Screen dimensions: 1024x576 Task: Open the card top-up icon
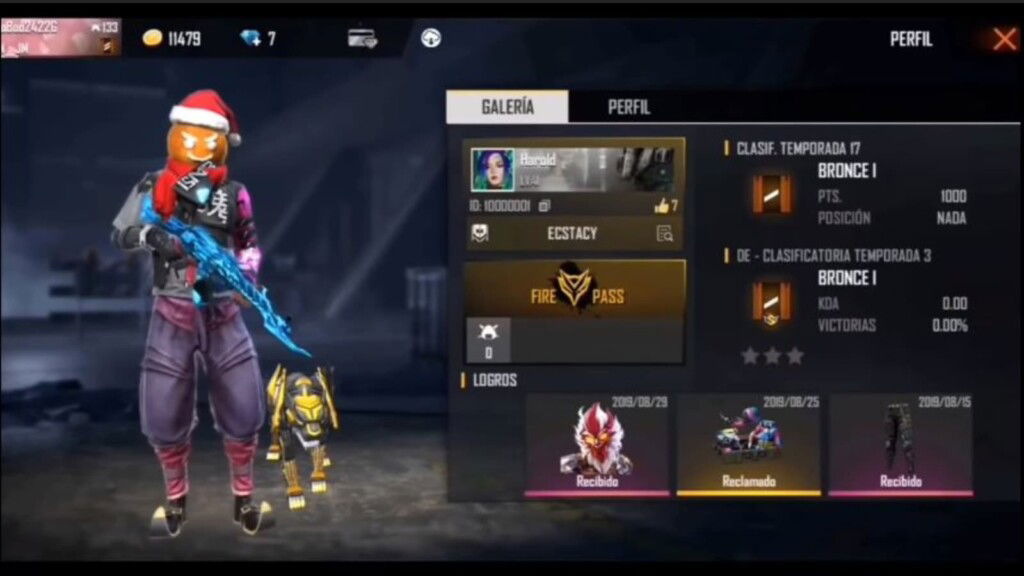[362, 38]
